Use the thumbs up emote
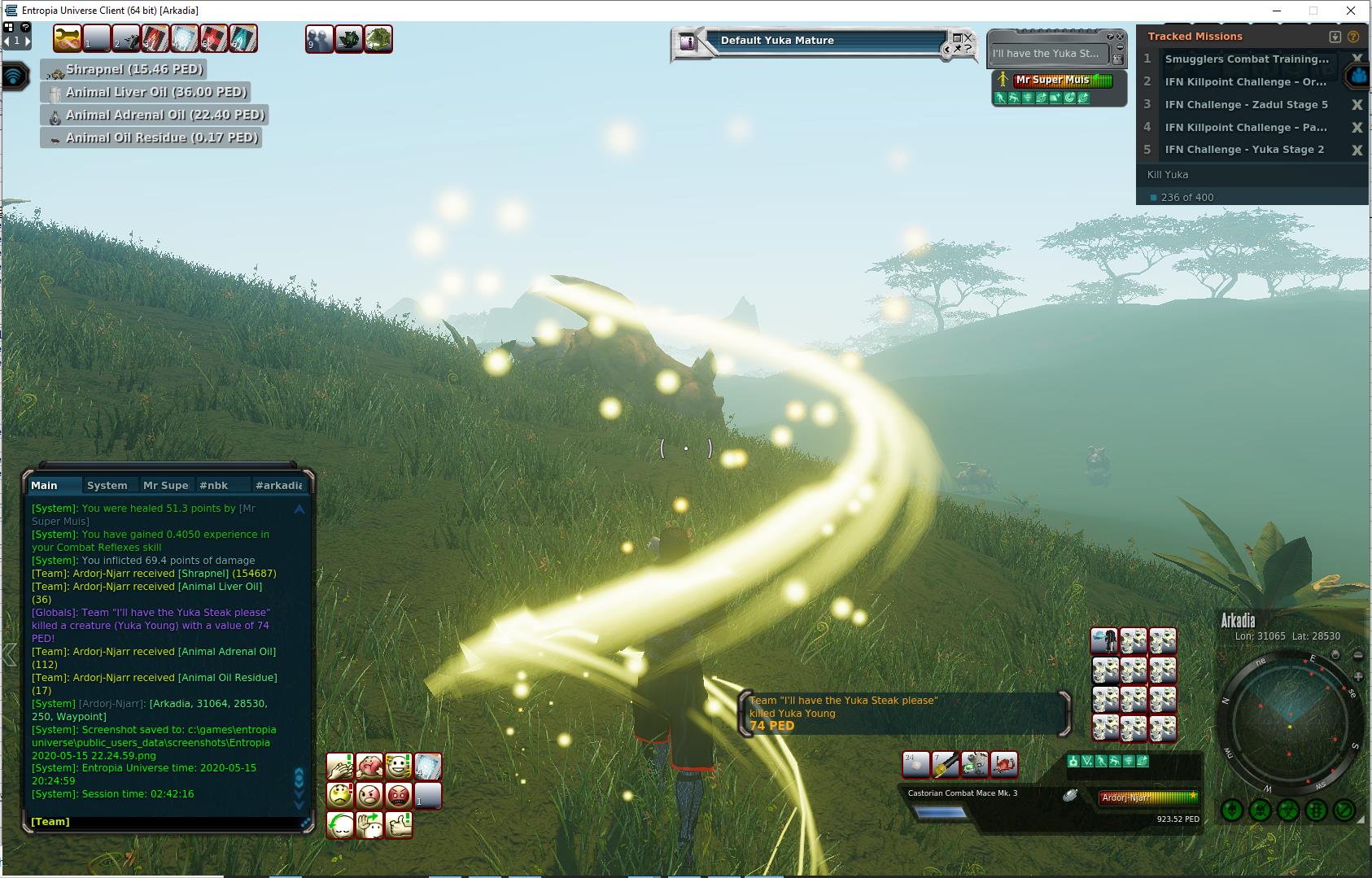This screenshot has width=1372, height=878. [399, 824]
